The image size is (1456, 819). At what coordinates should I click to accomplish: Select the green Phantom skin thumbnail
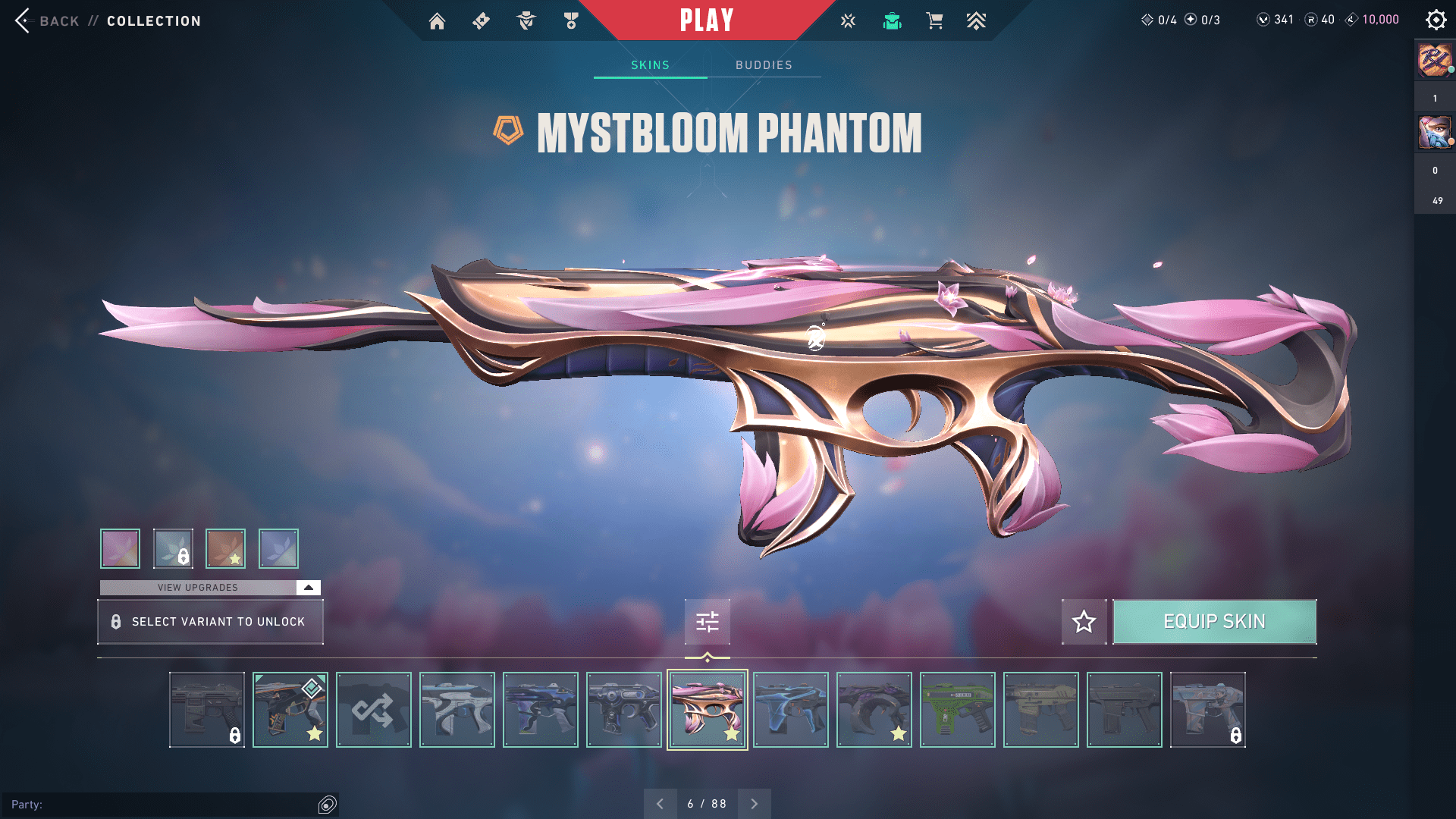pyautogui.click(x=957, y=710)
